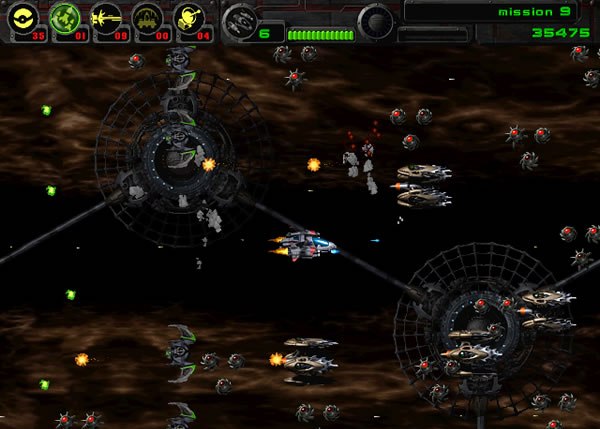The height and width of the screenshot is (429, 600).
Task: Activate the highlighted green special weapon
Action: 65,19
